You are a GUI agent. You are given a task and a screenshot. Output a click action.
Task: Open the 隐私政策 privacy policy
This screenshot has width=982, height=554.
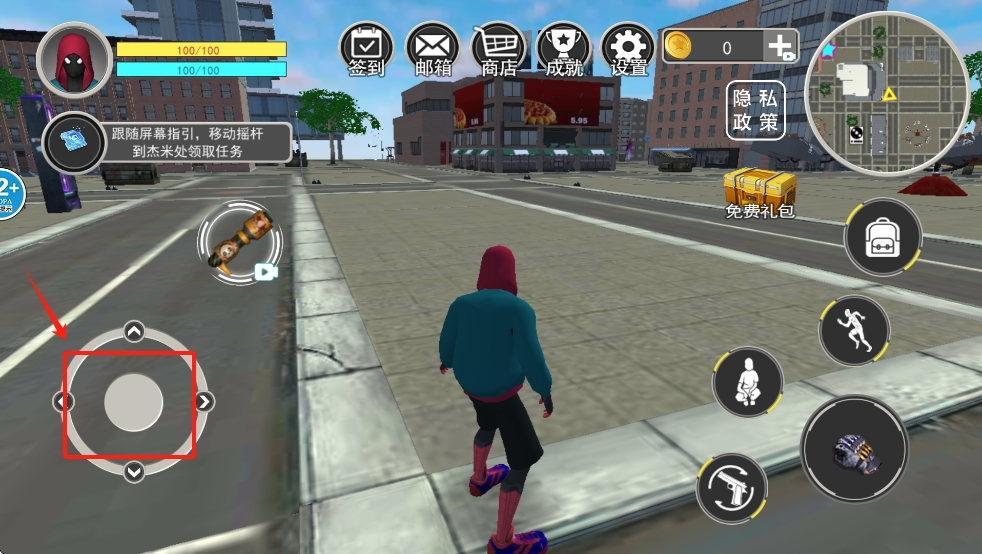pos(755,110)
